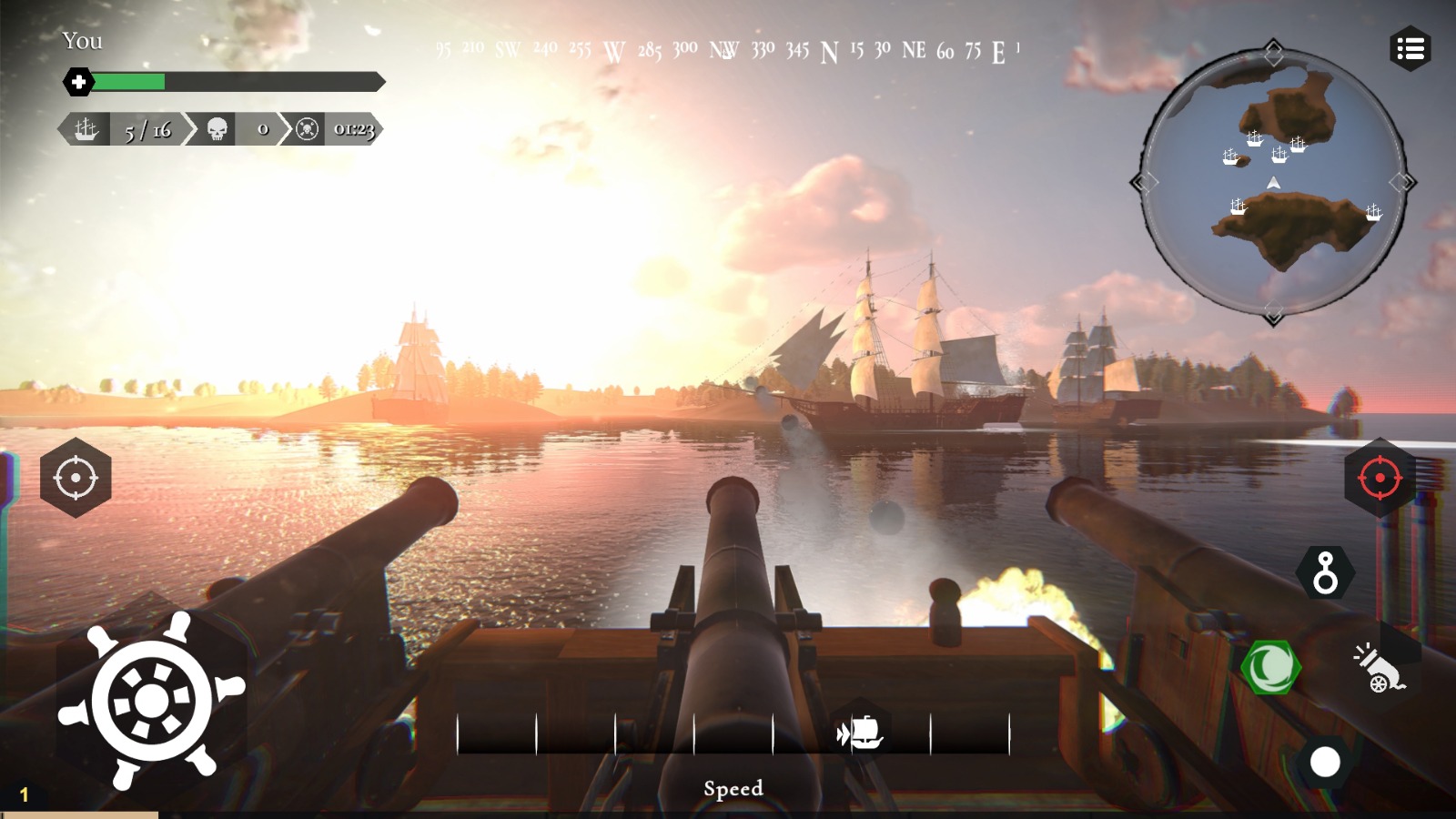Fire cannons with the cannon icon

[1380, 669]
